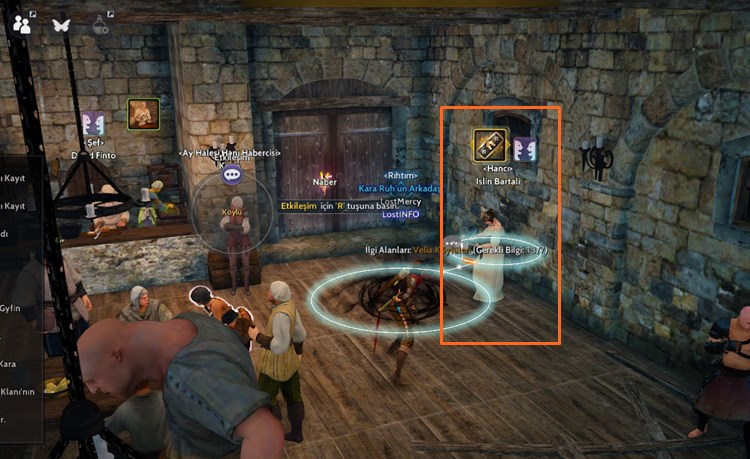Open the speech bubble icon above Köylü
The height and width of the screenshot is (459, 750).
point(233,175)
